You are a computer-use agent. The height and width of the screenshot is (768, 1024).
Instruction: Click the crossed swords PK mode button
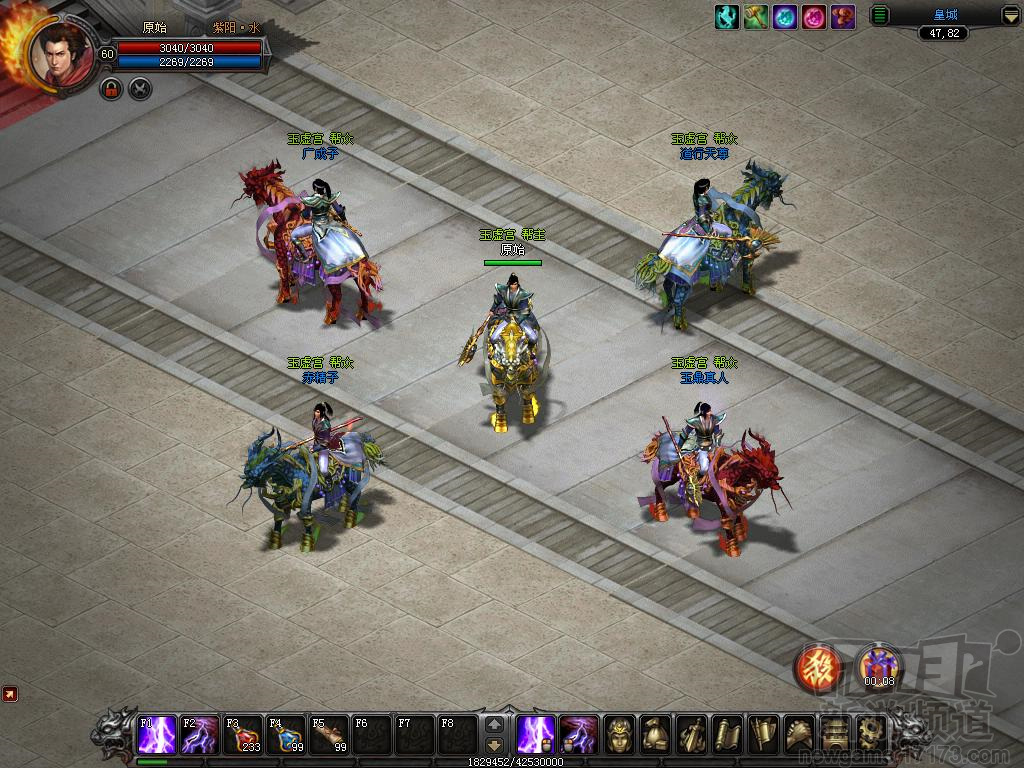[x=140, y=89]
